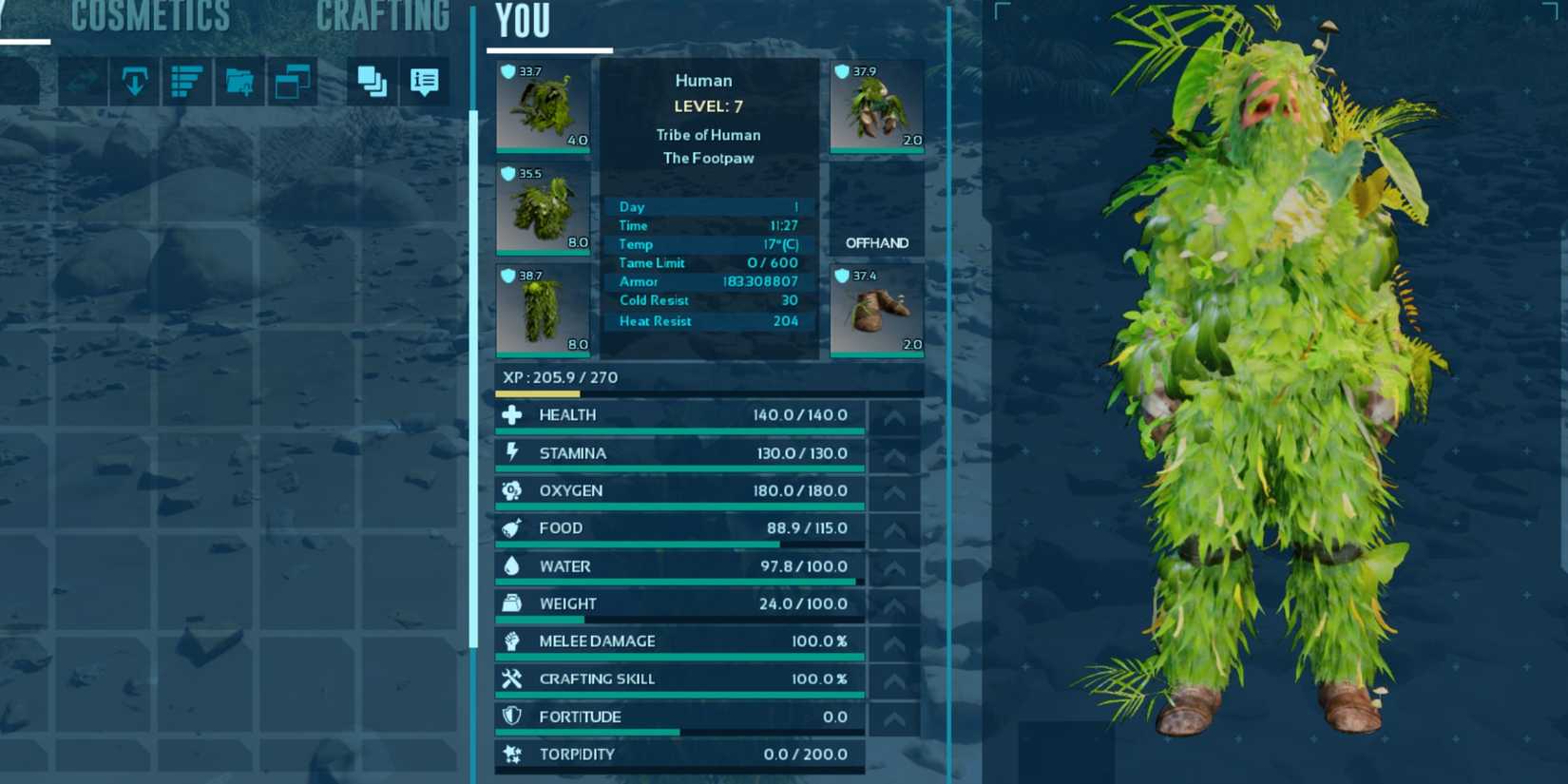The image size is (1568, 784).
Task: Click the fist icon beside Melee Damage
Action: pos(513,641)
